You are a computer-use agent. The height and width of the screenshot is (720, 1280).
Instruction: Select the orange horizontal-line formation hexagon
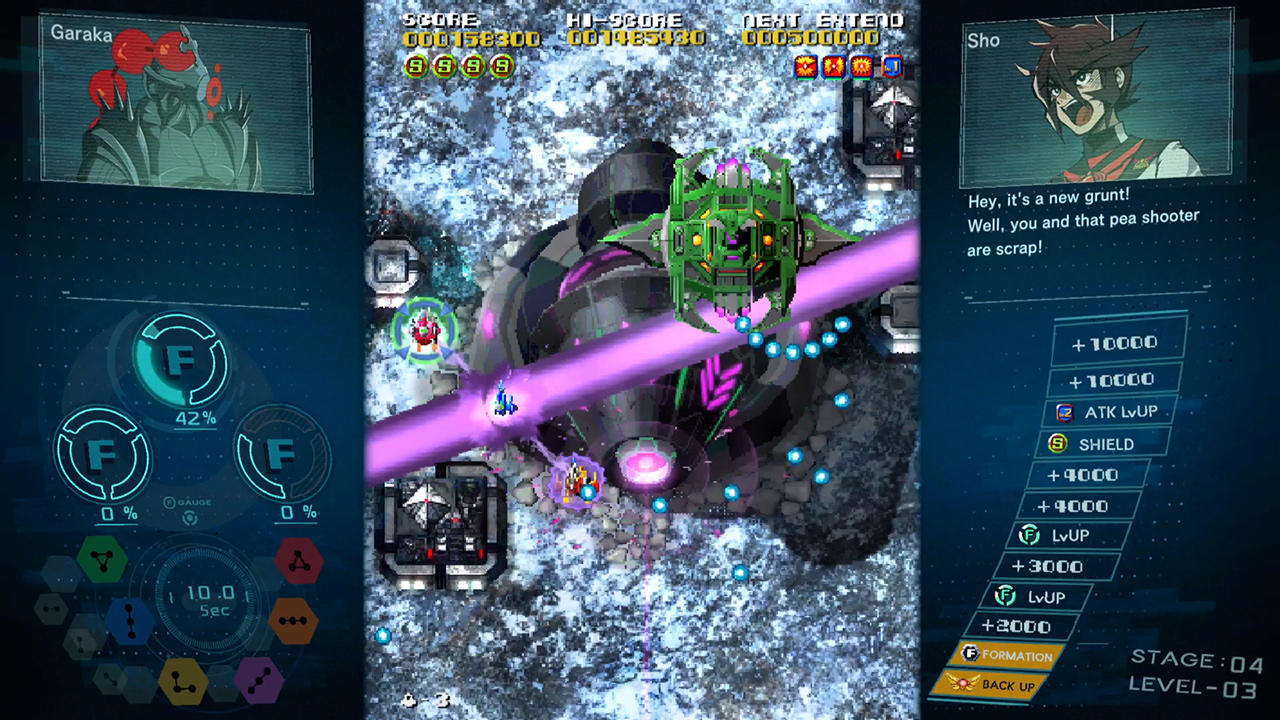(x=294, y=620)
